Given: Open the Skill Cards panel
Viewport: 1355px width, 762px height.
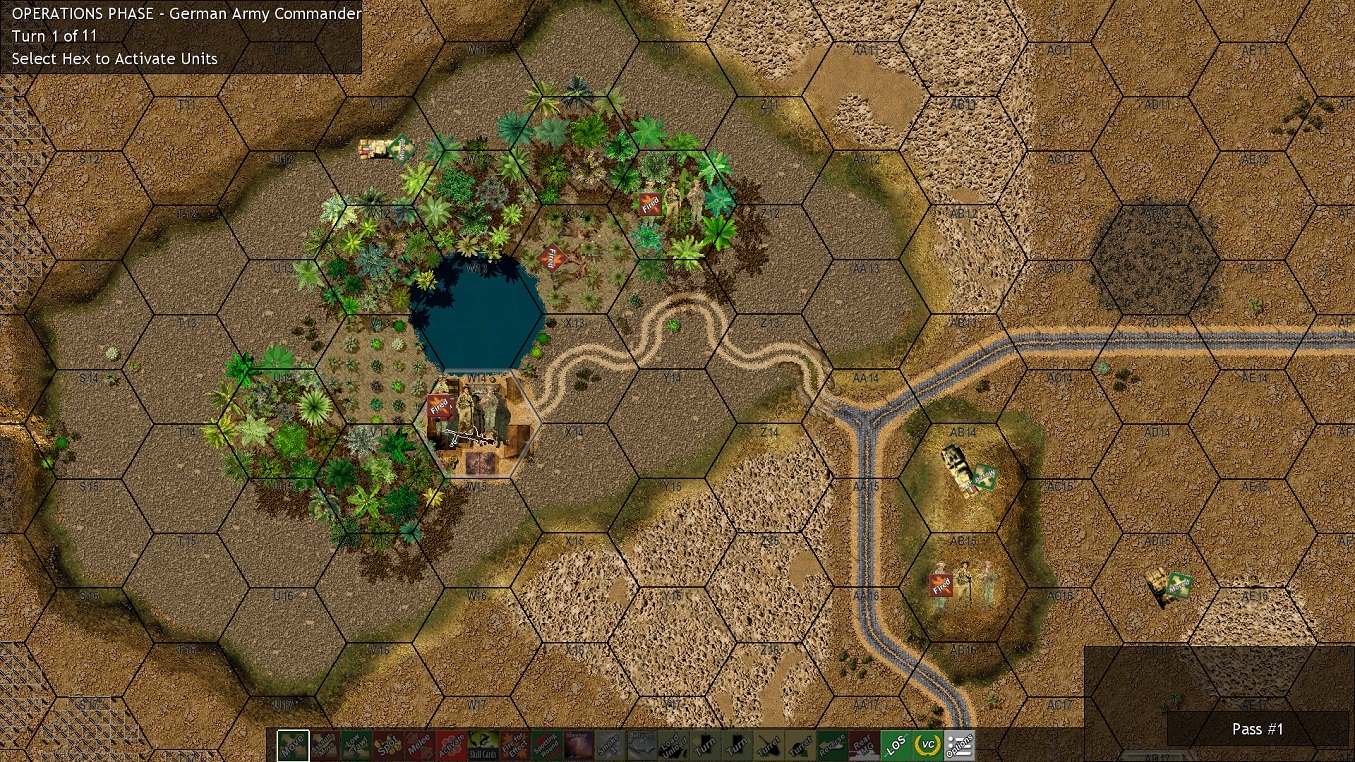Looking at the screenshot, I should (x=483, y=745).
